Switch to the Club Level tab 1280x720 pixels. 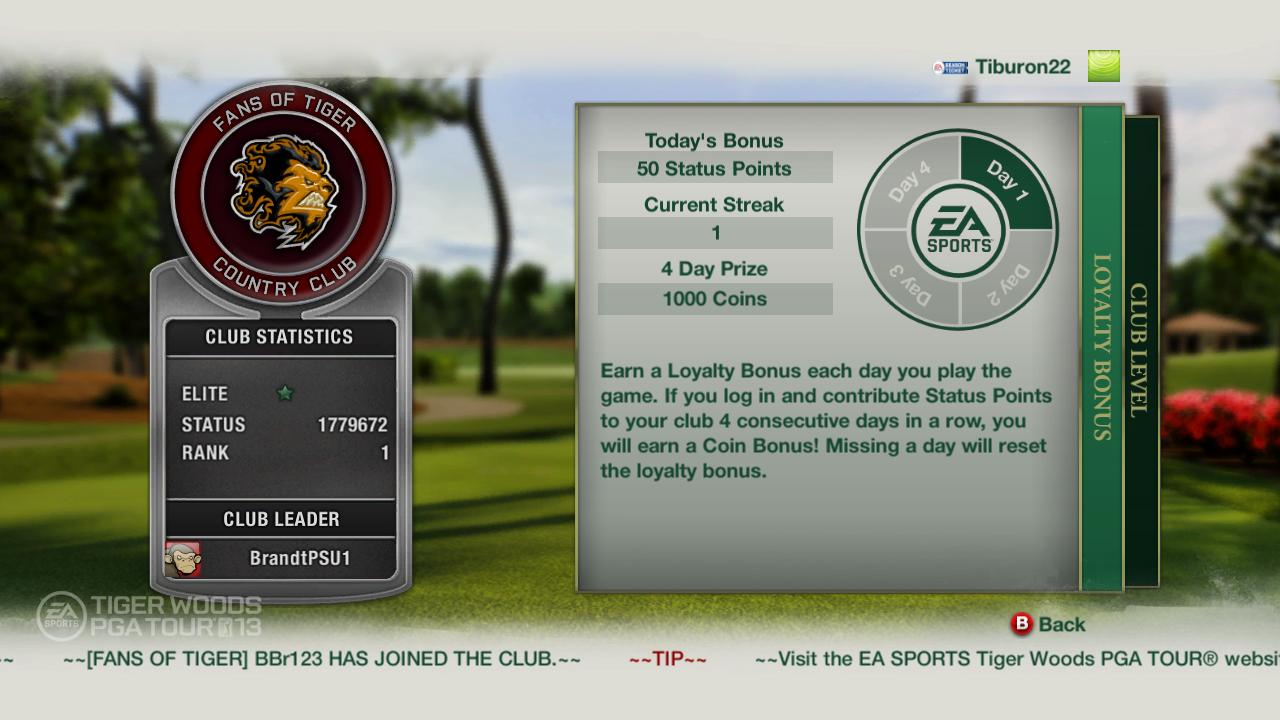[x=1141, y=350]
